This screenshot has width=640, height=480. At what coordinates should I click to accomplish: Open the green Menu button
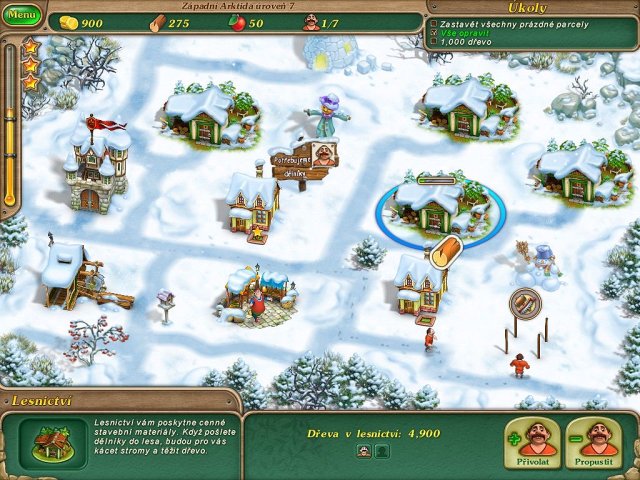tap(22, 16)
